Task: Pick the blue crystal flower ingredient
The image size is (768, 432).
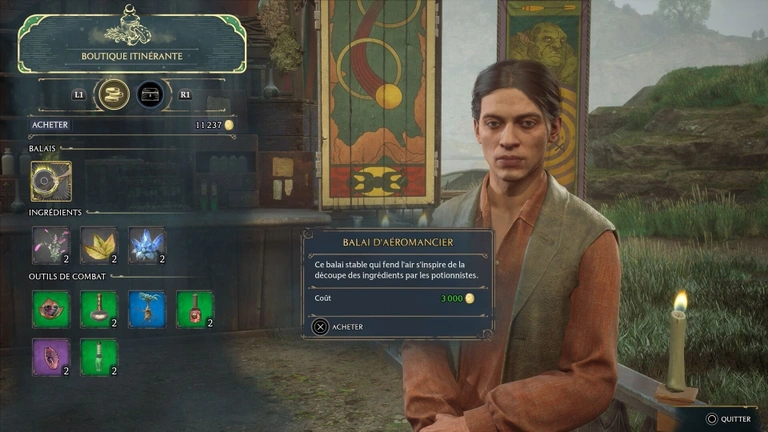Action: 147,245
